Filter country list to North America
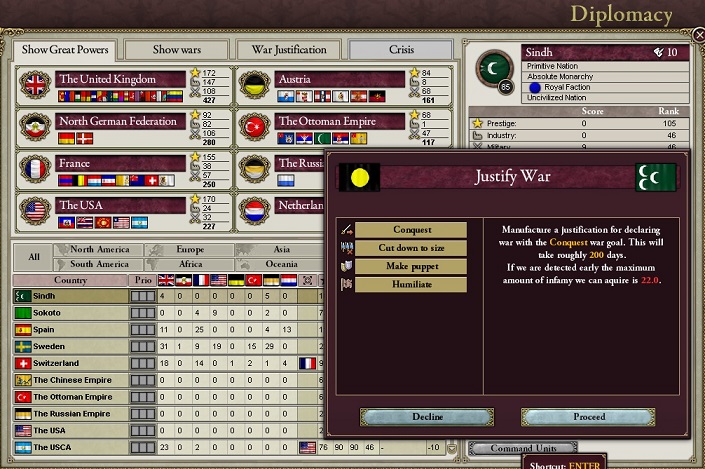Screen dimensions: 705x469 click(x=100, y=250)
